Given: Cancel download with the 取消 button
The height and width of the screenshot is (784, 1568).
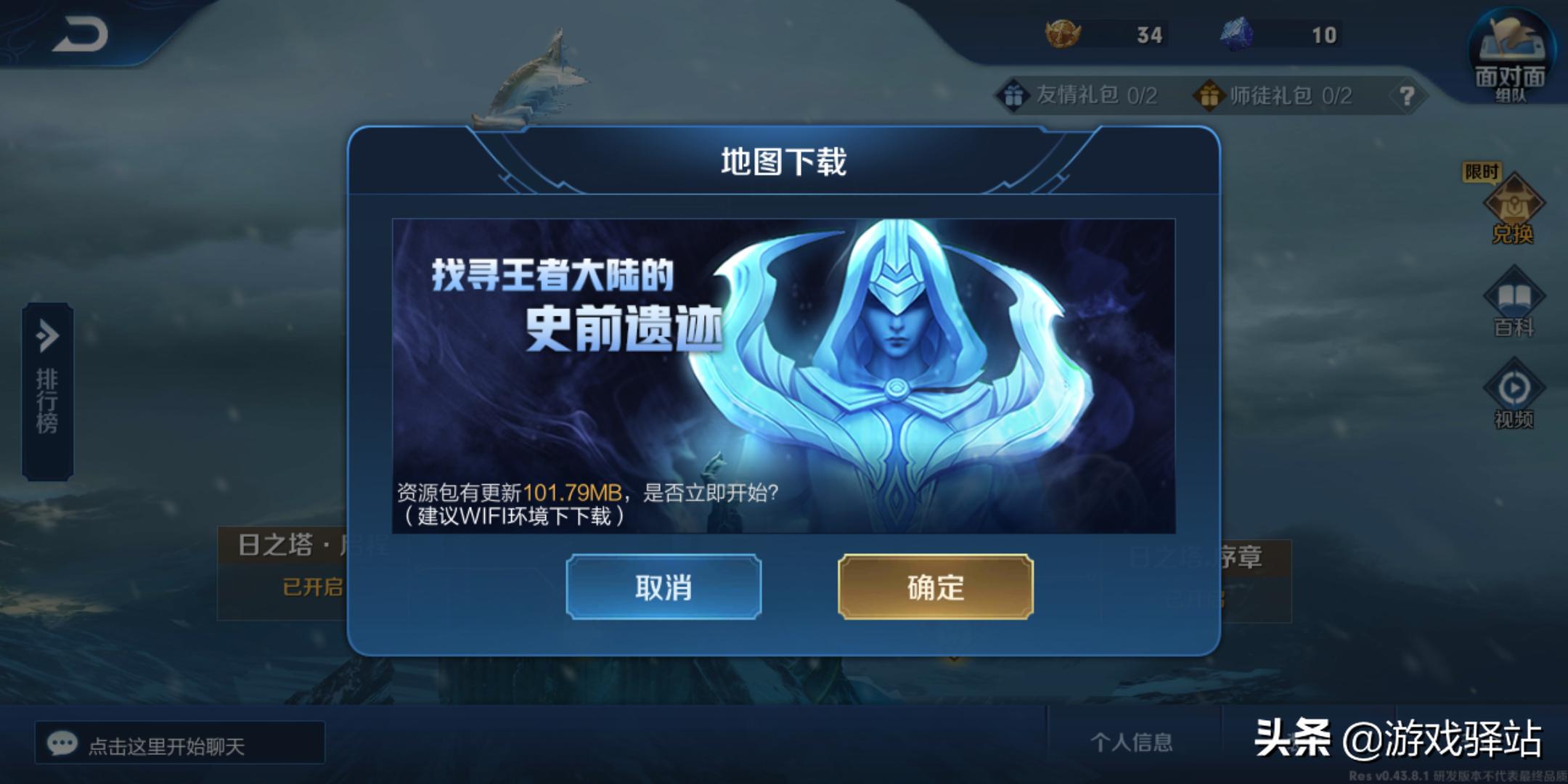Looking at the screenshot, I should [x=665, y=589].
